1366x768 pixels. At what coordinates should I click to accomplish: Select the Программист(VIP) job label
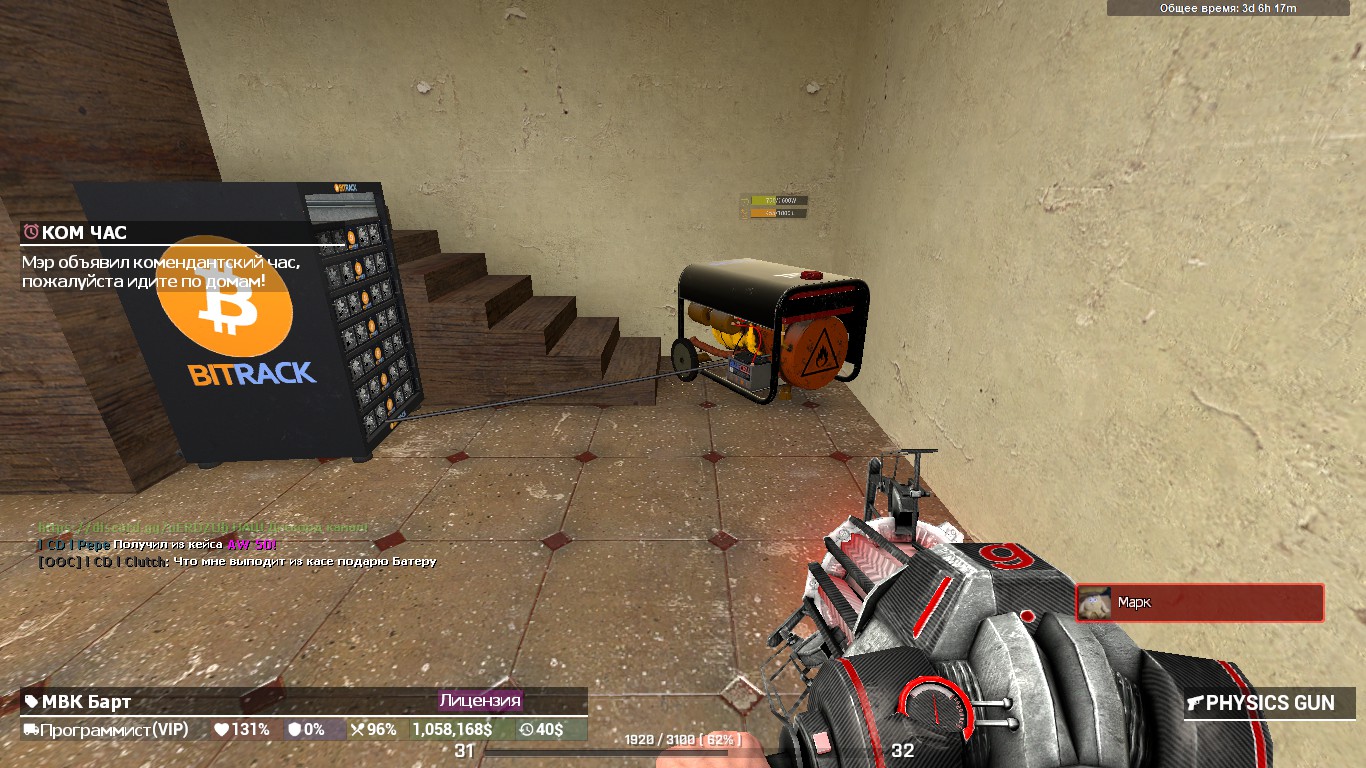105,730
